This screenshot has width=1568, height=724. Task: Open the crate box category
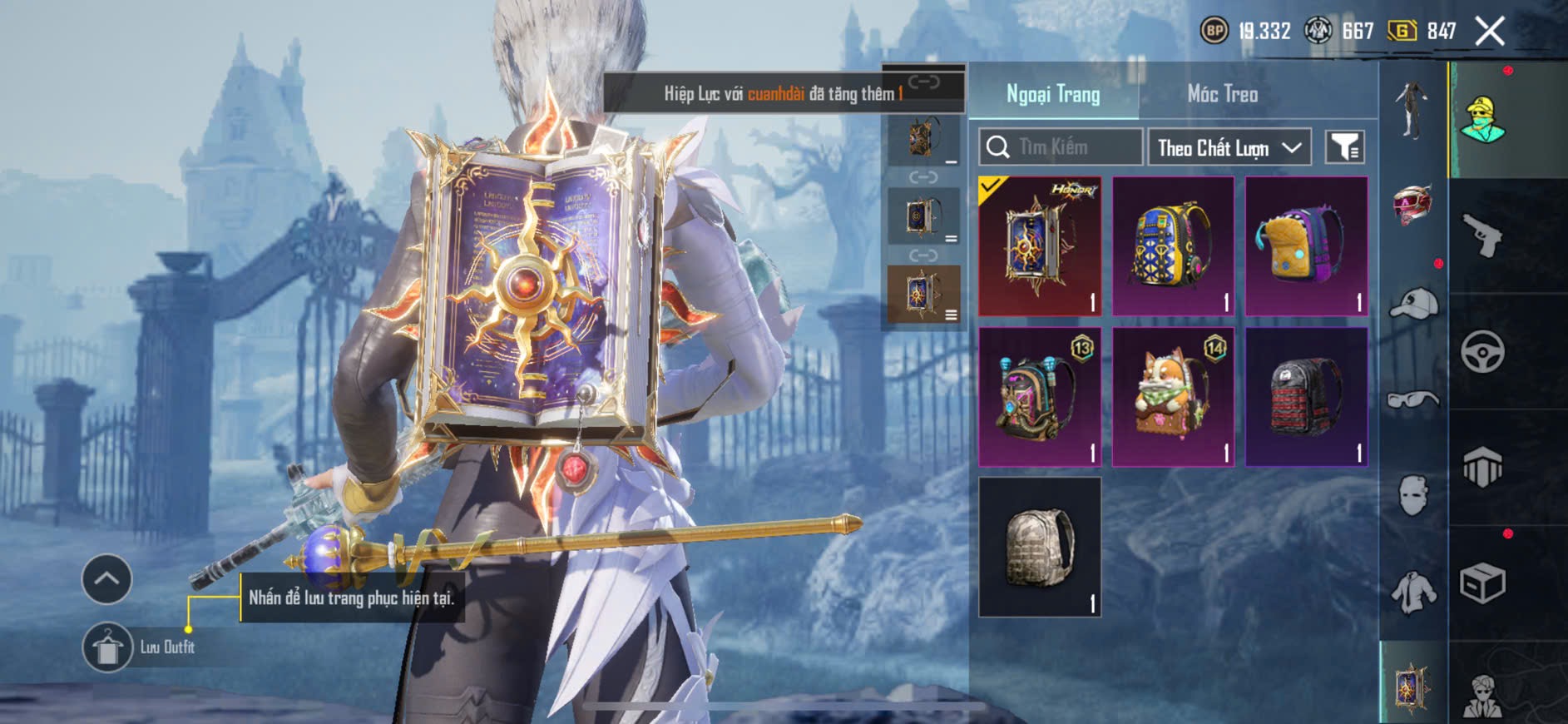tap(1482, 583)
